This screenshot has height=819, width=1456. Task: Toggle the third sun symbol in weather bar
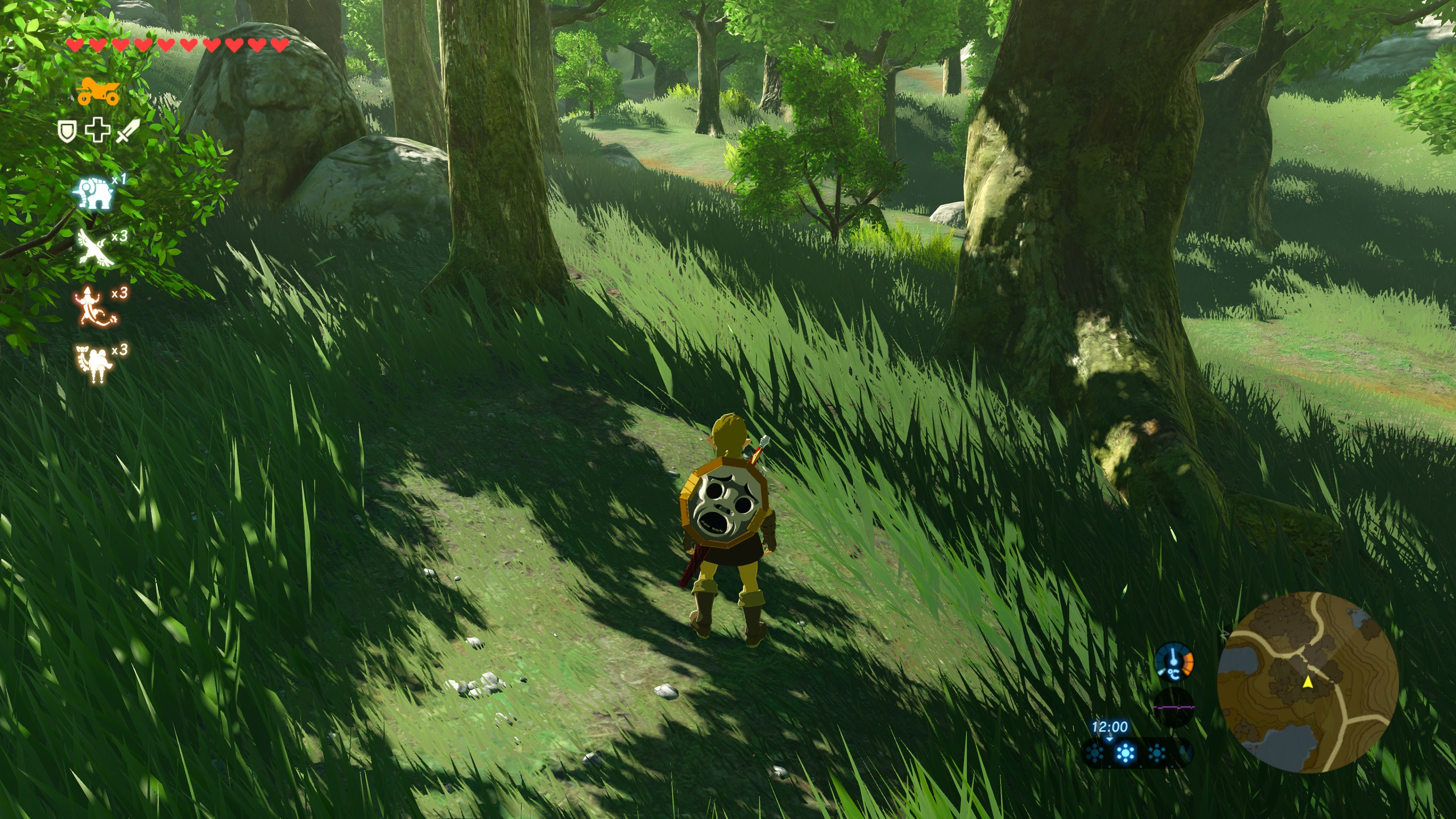(x=1157, y=753)
